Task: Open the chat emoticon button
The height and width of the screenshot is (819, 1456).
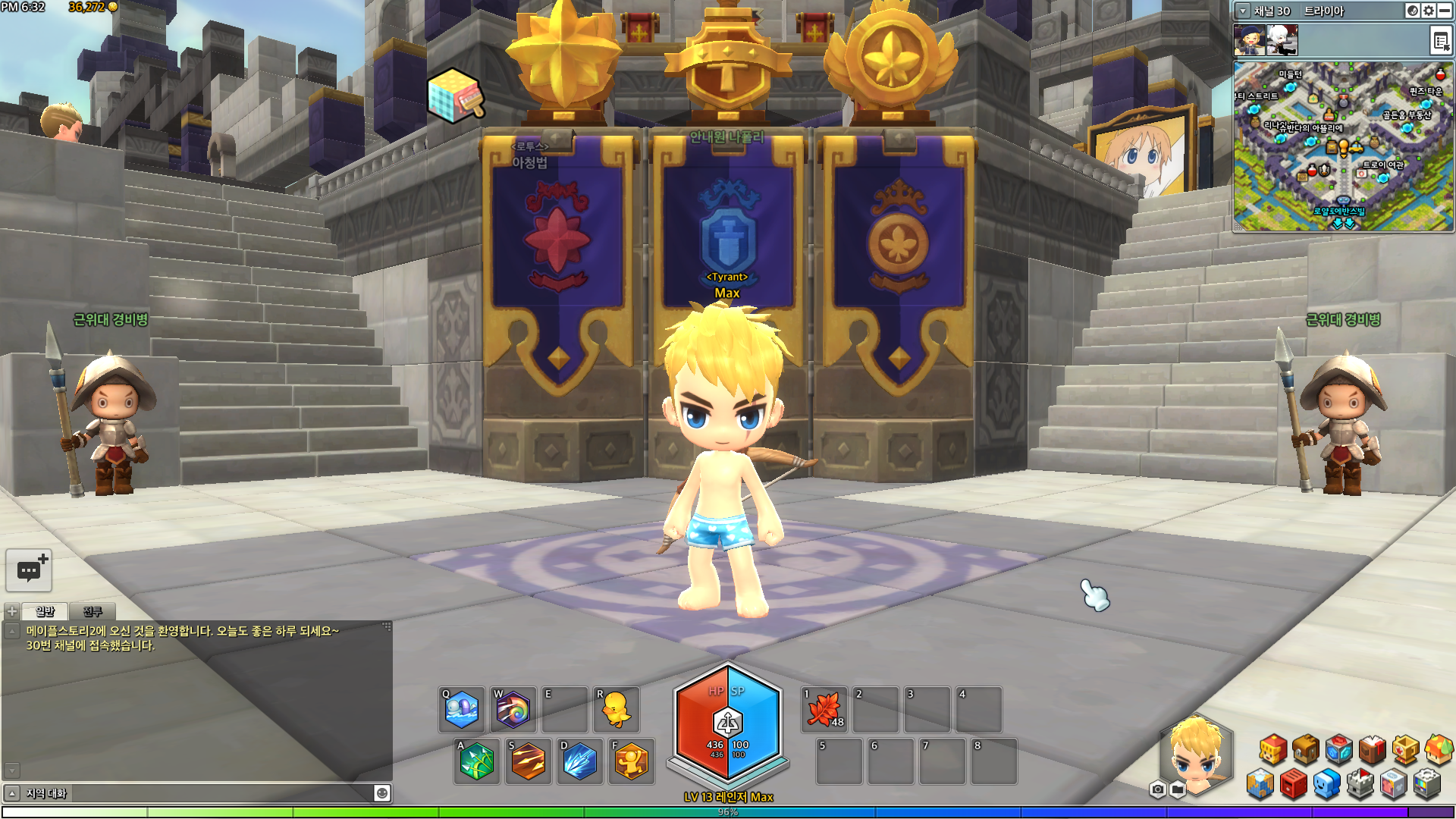Action: (382, 793)
